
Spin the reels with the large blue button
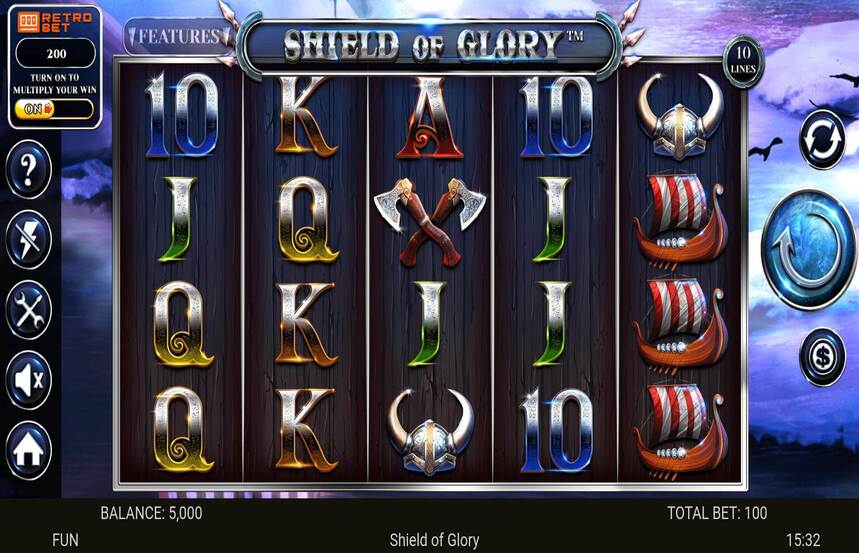tap(808, 249)
